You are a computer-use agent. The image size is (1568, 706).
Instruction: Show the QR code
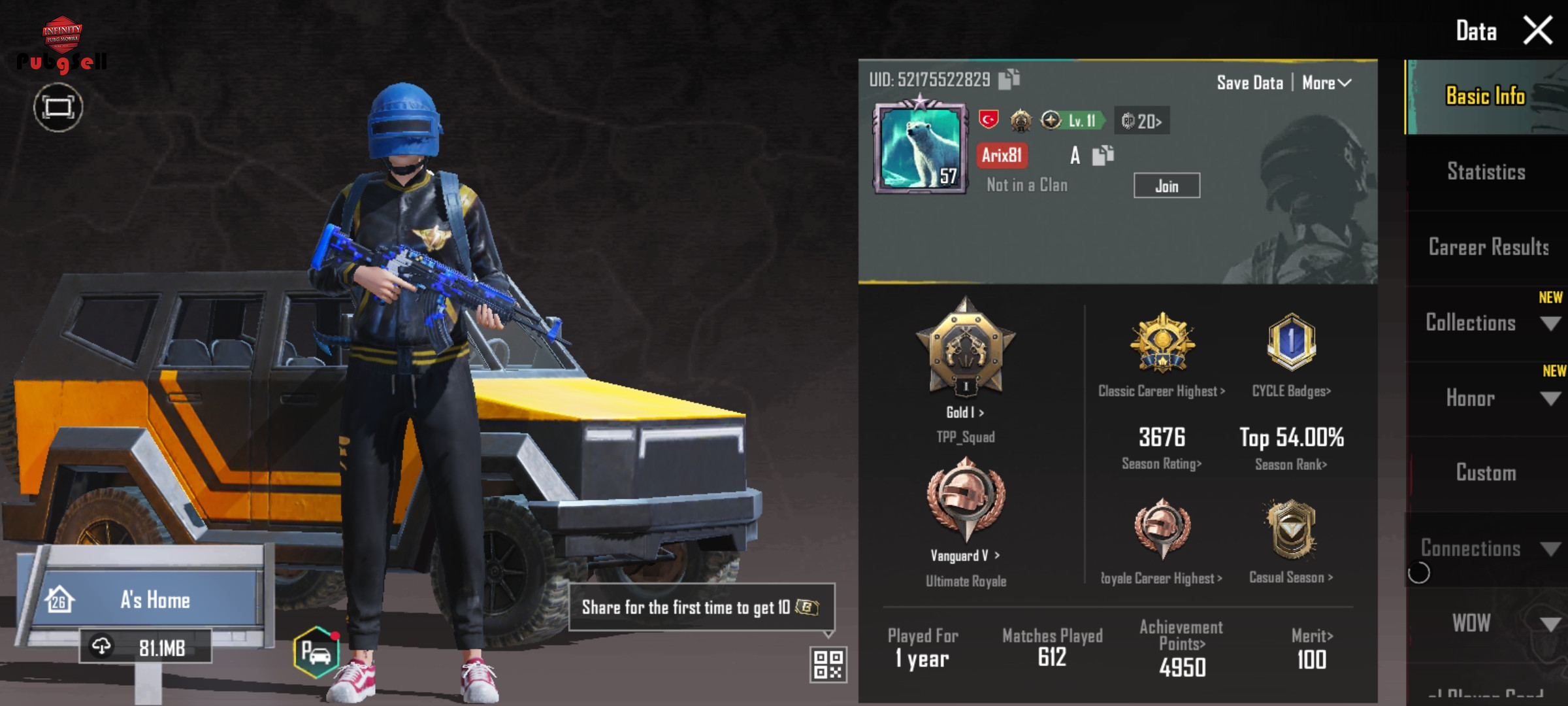[828, 664]
